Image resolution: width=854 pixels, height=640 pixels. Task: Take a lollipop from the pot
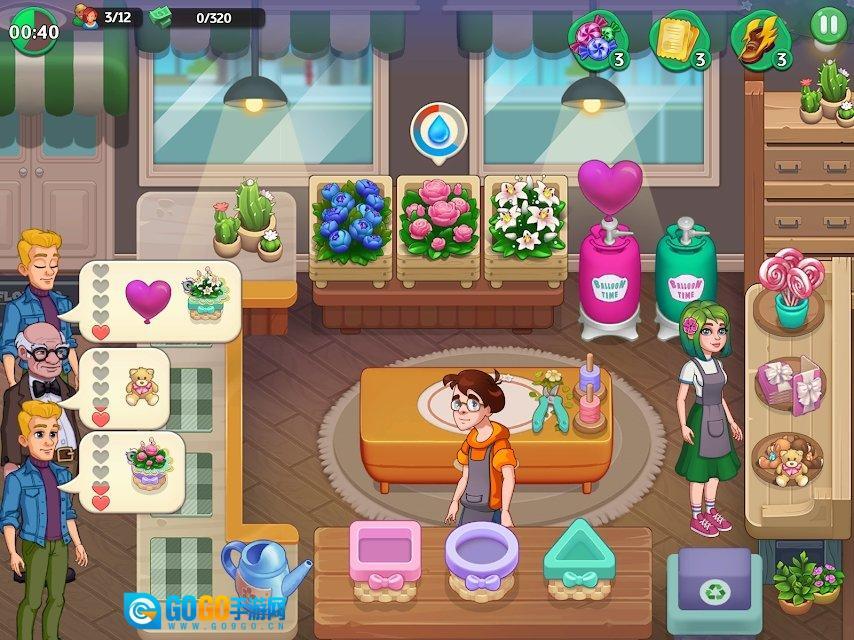pyautogui.click(x=792, y=290)
